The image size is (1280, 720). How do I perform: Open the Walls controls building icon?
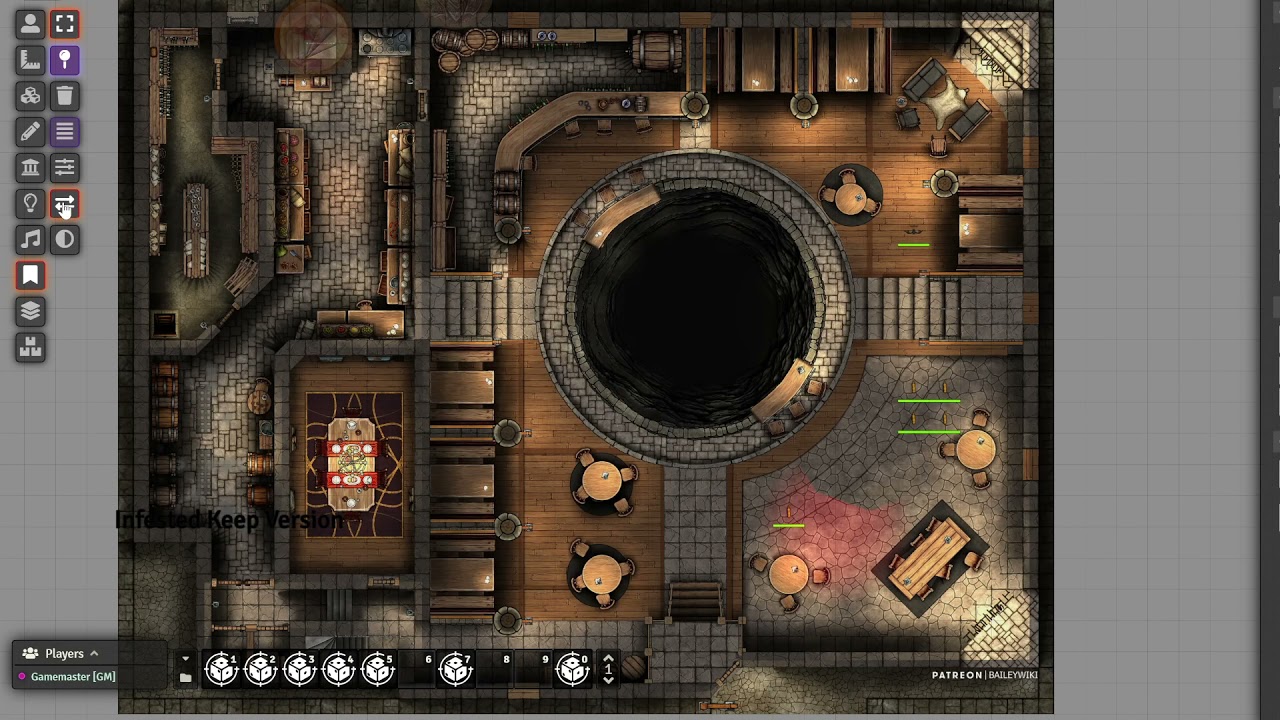pos(30,168)
